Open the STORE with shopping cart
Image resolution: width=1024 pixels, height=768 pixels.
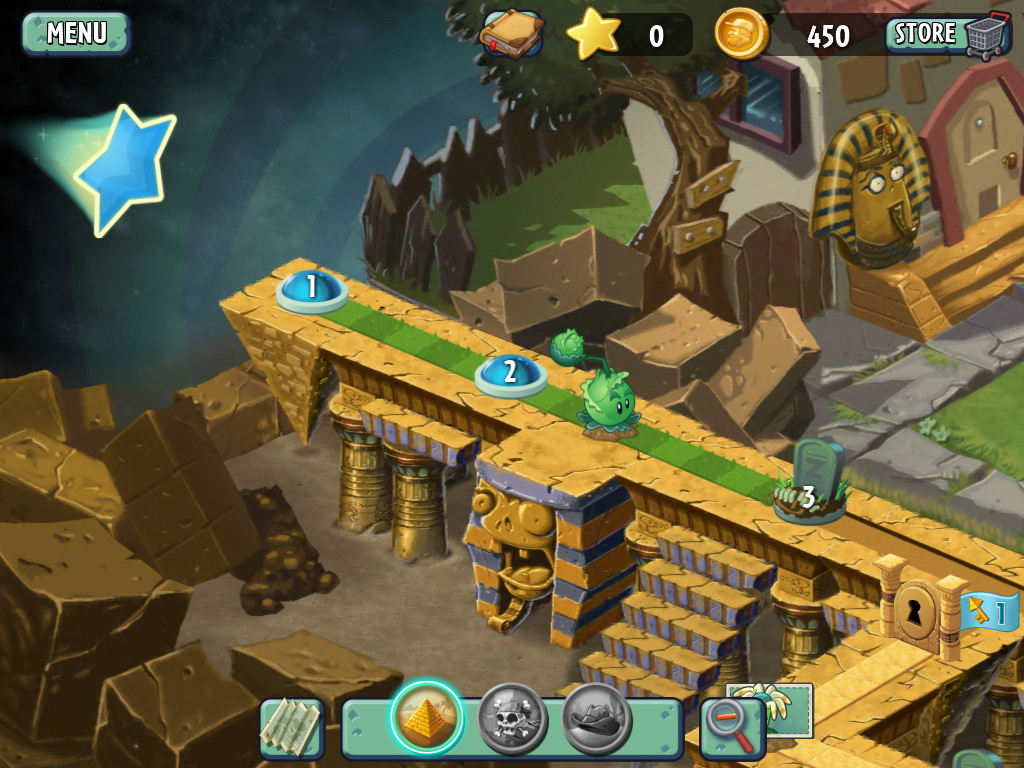pyautogui.click(x=943, y=34)
